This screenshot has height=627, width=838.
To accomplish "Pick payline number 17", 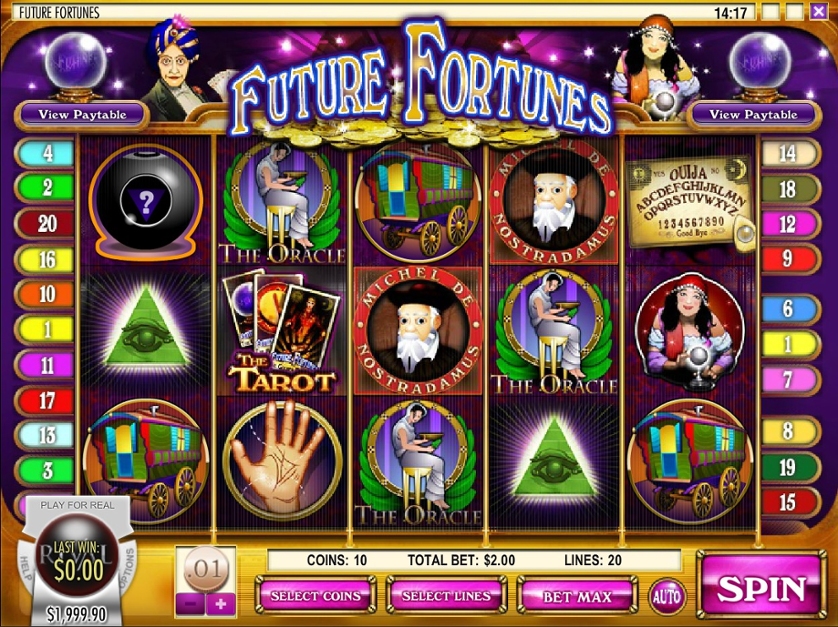I will [47, 402].
